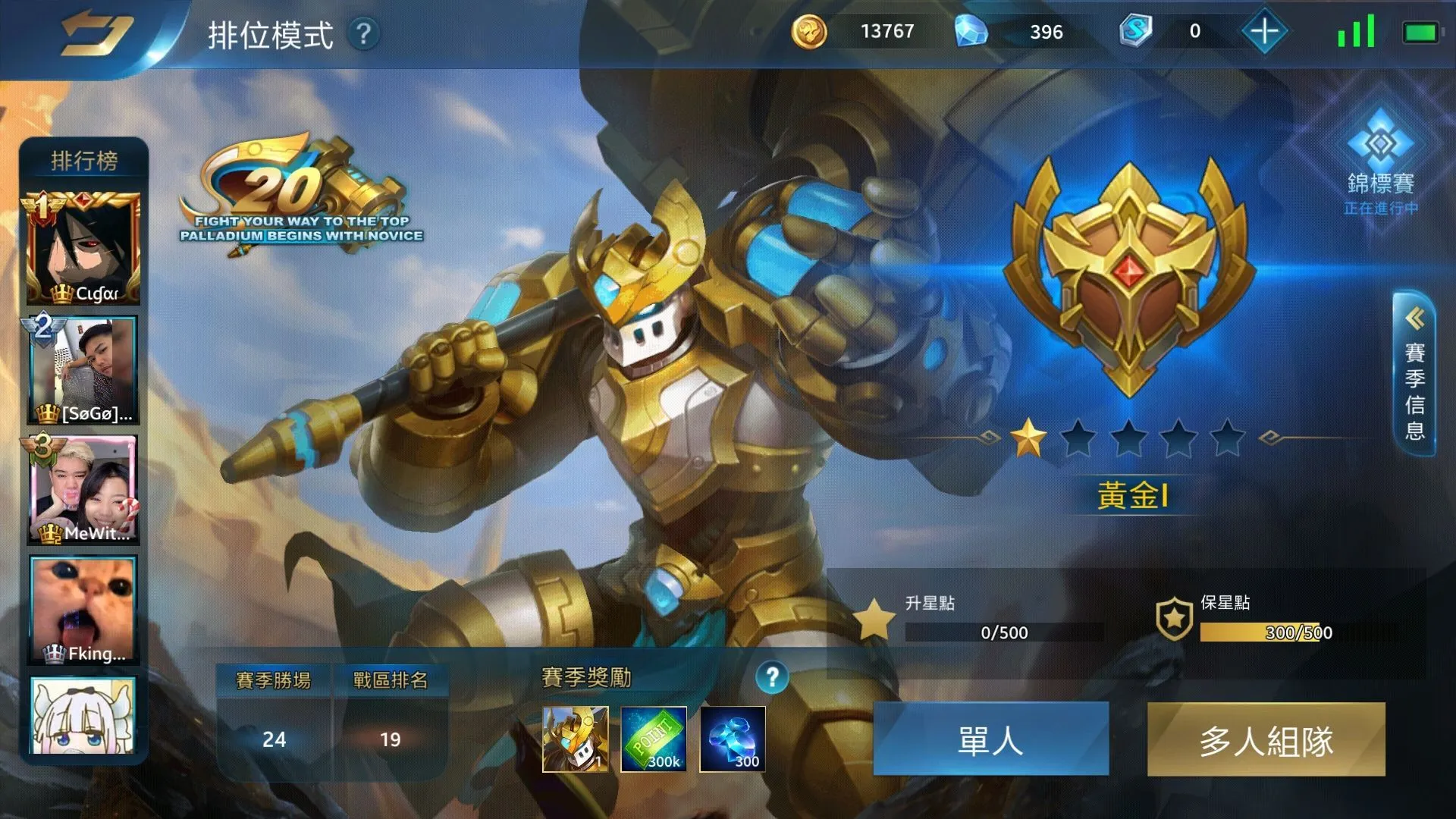This screenshot has height=819, width=1456.
Task: Start a 單人 solo ranked match
Action: tap(990, 739)
